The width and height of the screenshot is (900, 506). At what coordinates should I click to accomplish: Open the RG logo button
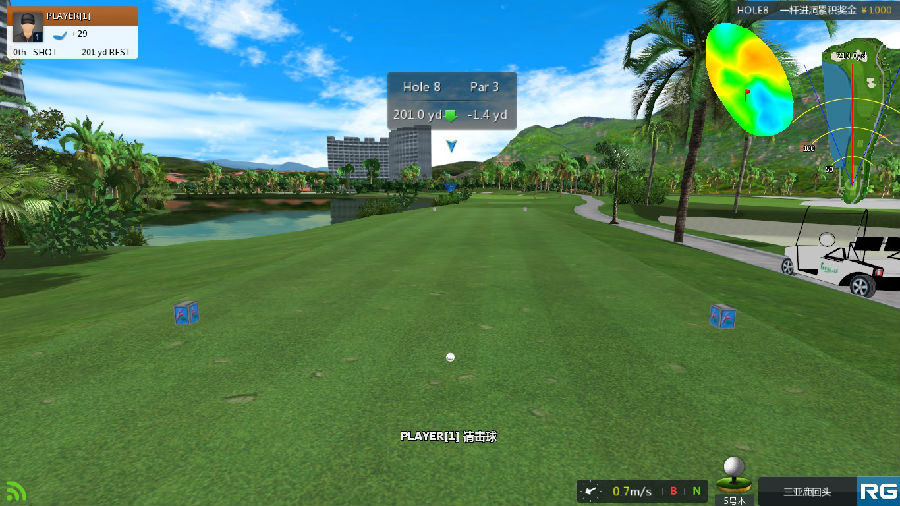tap(878, 491)
